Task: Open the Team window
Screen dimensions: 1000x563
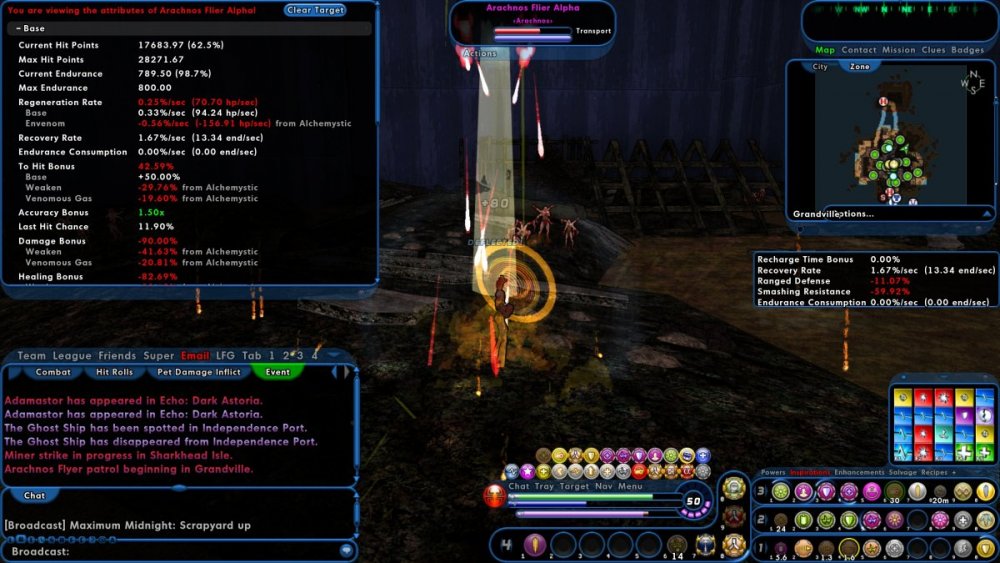Action: [x=32, y=356]
